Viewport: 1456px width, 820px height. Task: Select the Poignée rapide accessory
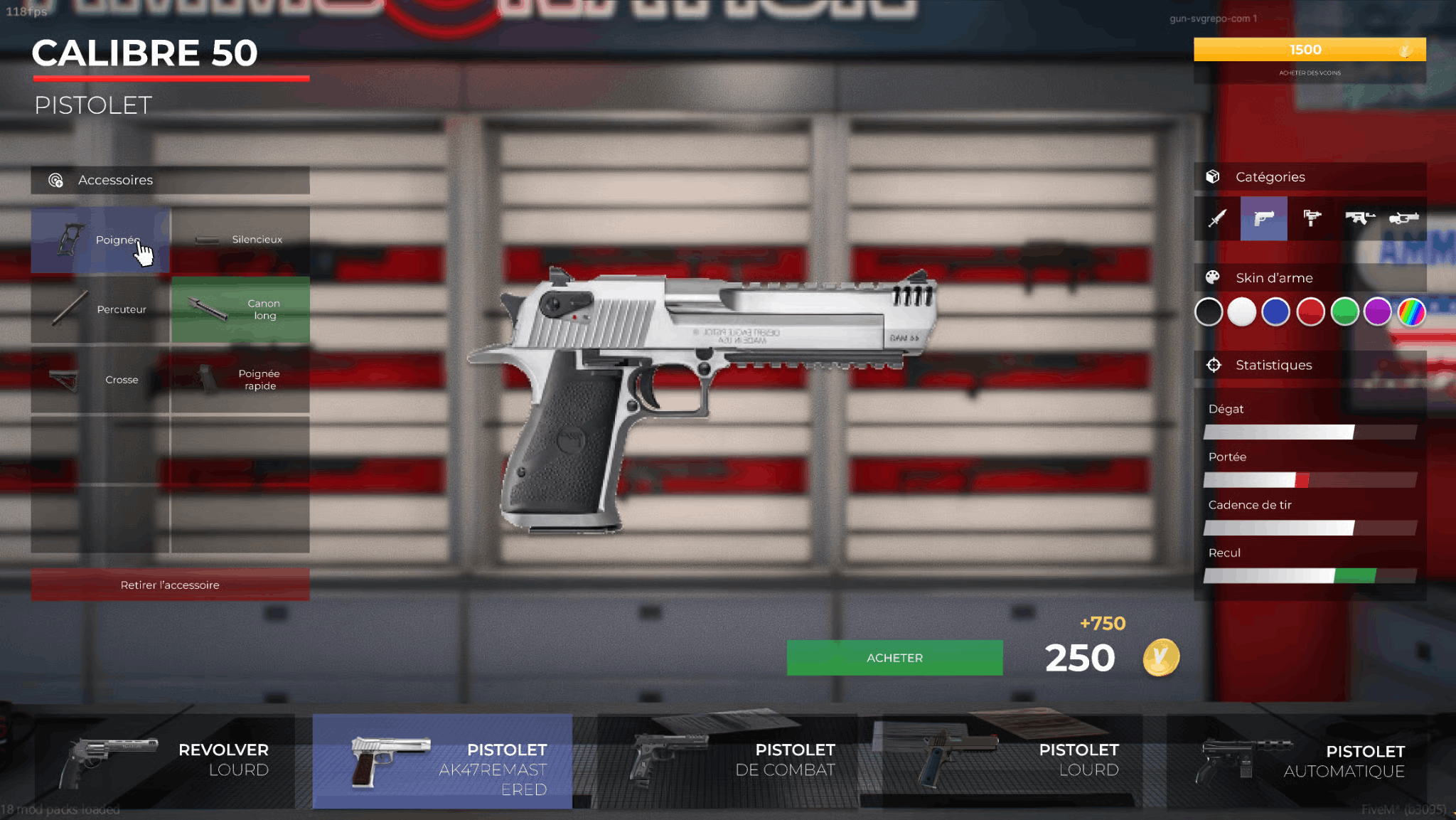click(240, 380)
